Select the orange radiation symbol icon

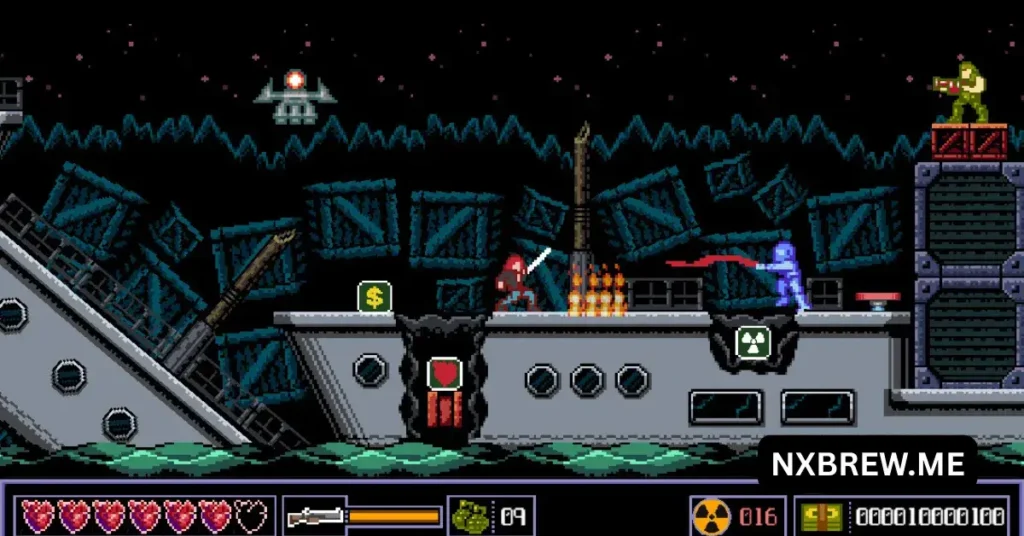710,516
